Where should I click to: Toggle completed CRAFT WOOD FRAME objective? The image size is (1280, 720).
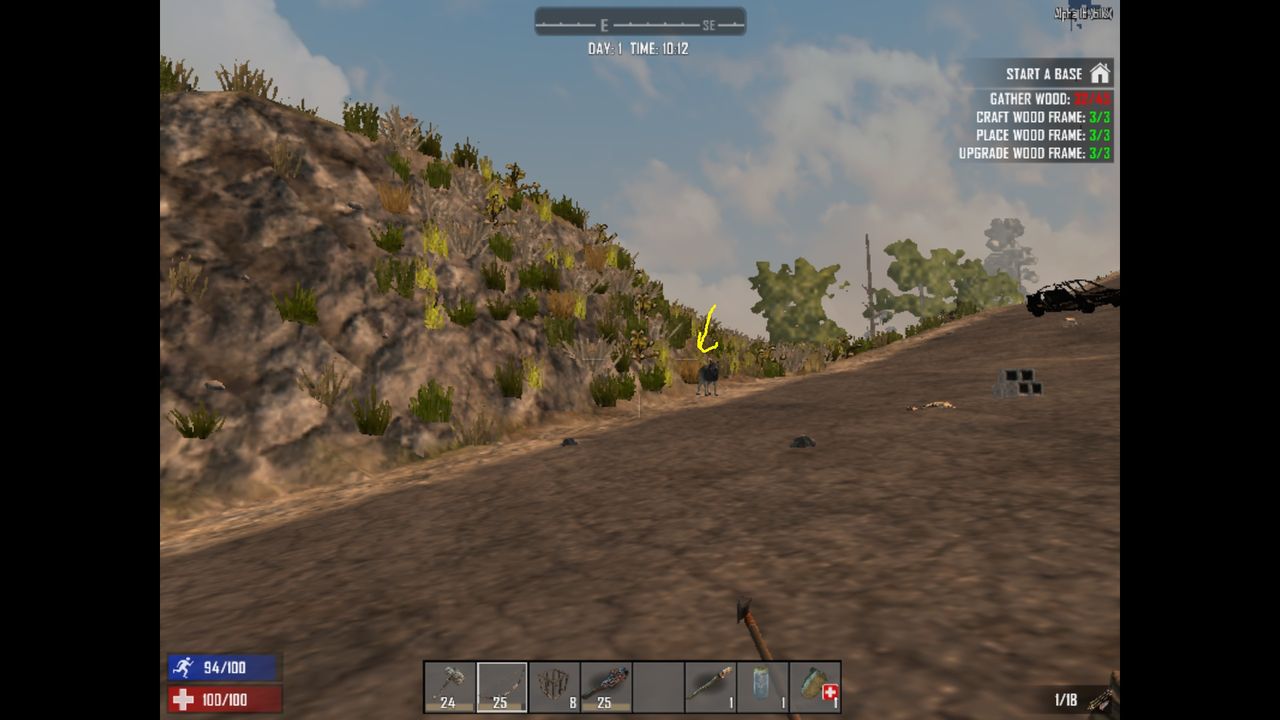(x=1030, y=117)
